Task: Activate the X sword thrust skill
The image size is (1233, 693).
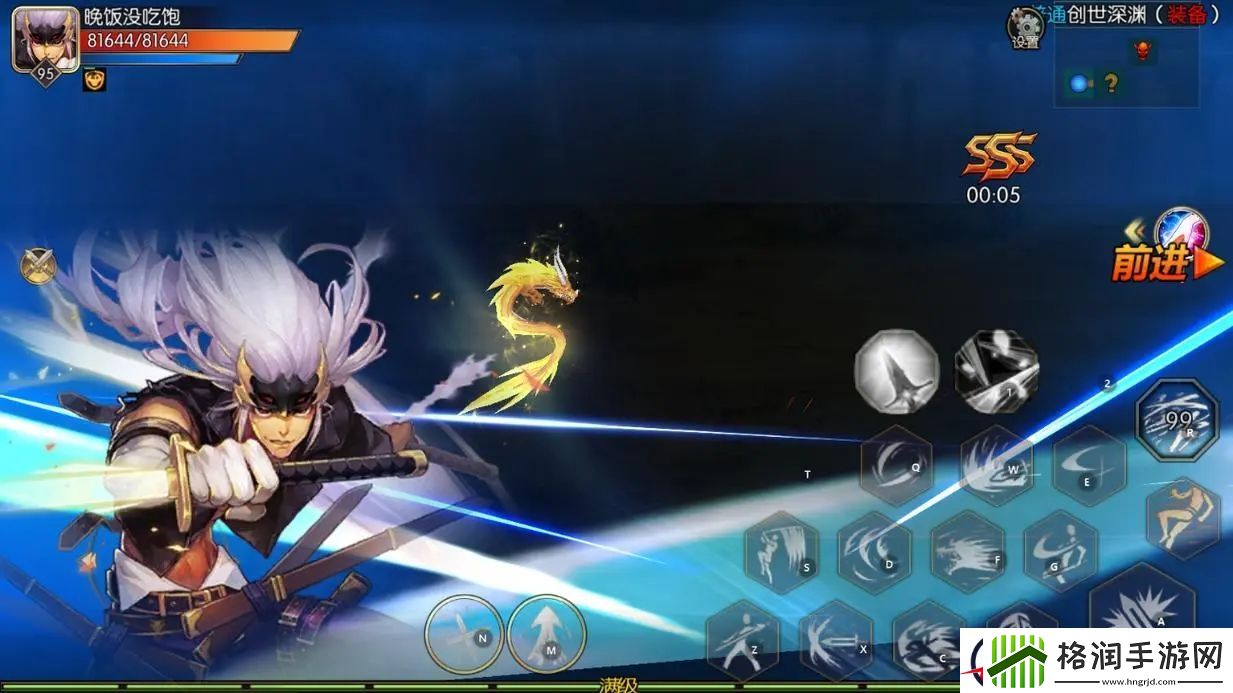Action: [836, 638]
